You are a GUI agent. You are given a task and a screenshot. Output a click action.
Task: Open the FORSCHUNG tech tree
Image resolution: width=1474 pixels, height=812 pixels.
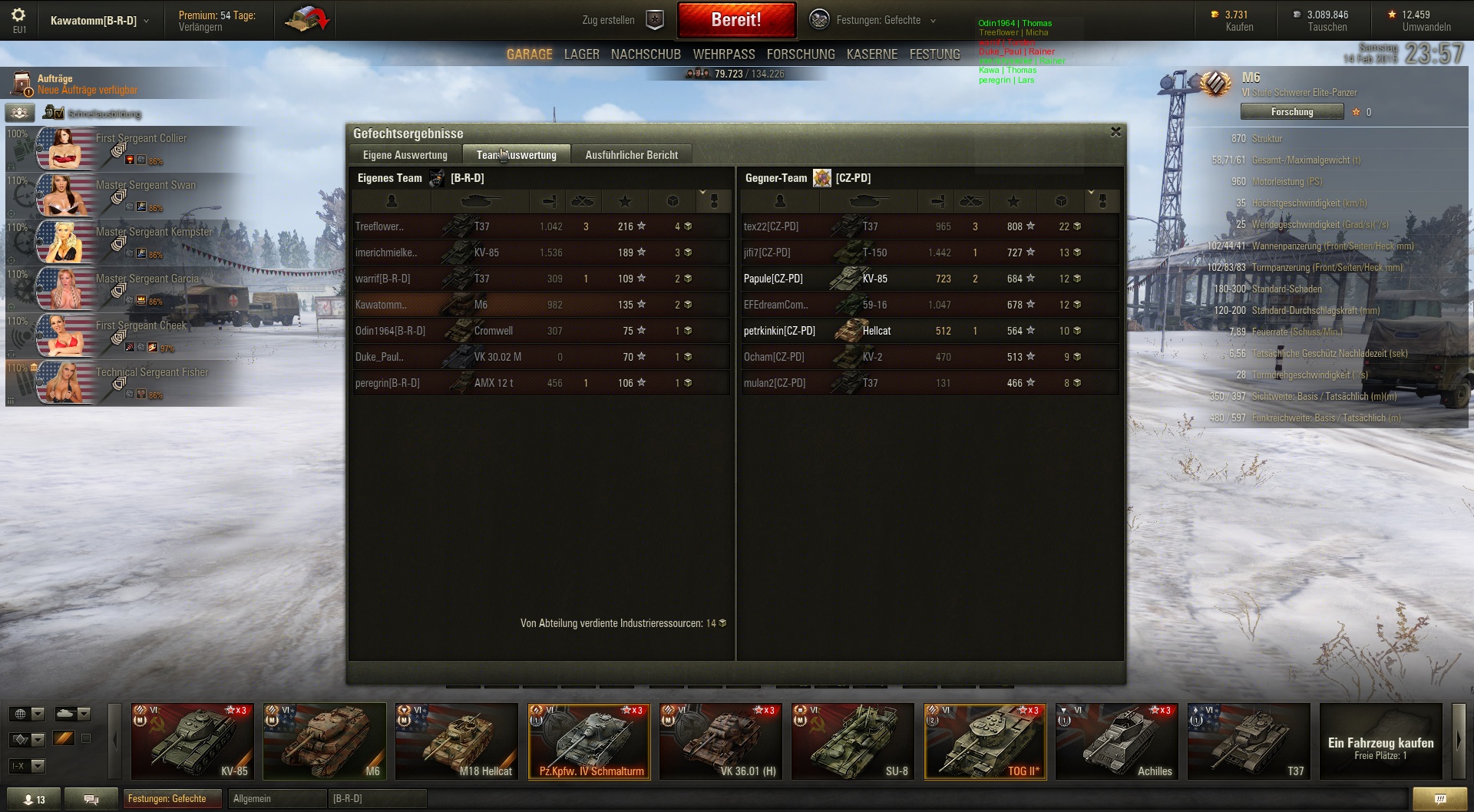[x=801, y=54]
